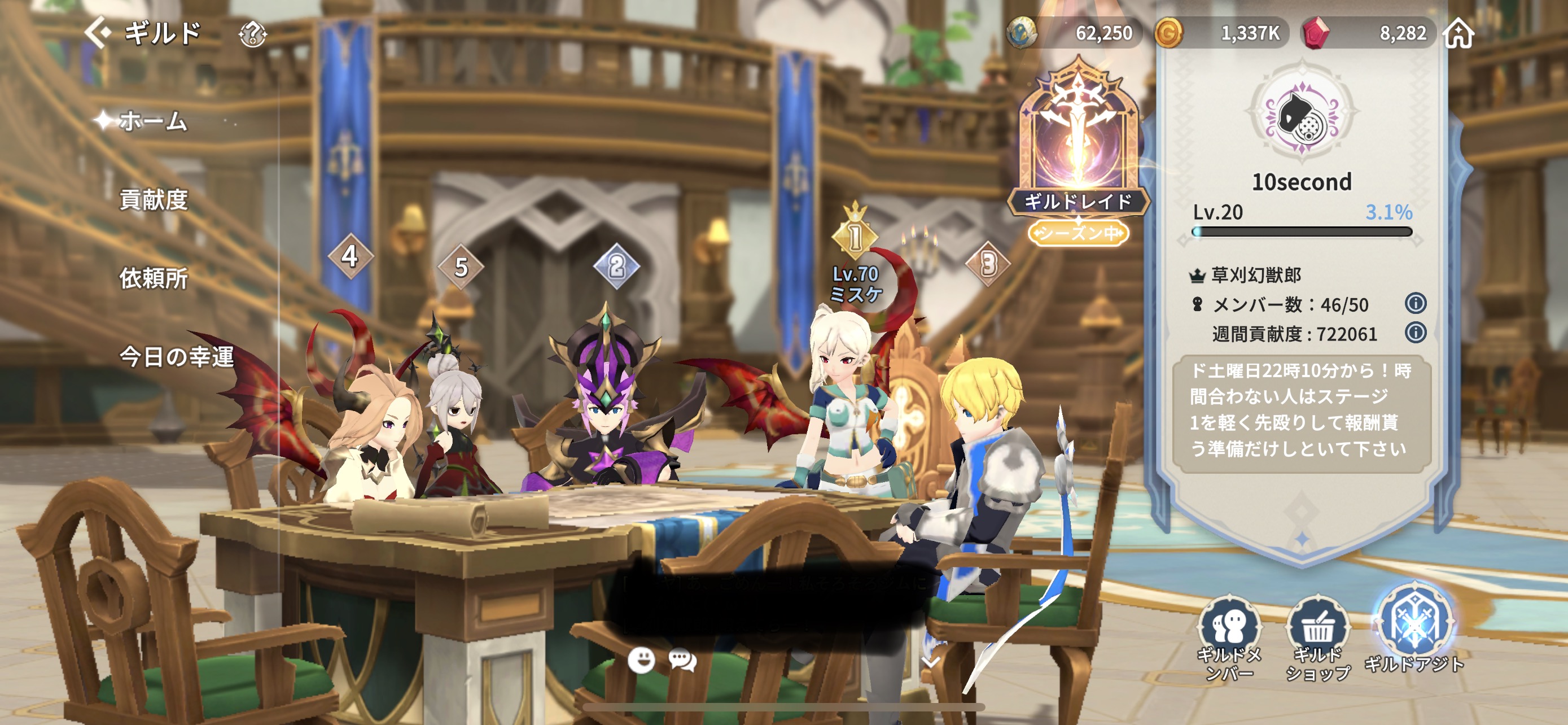Open the emoji smiley chat button

(641, 660)
